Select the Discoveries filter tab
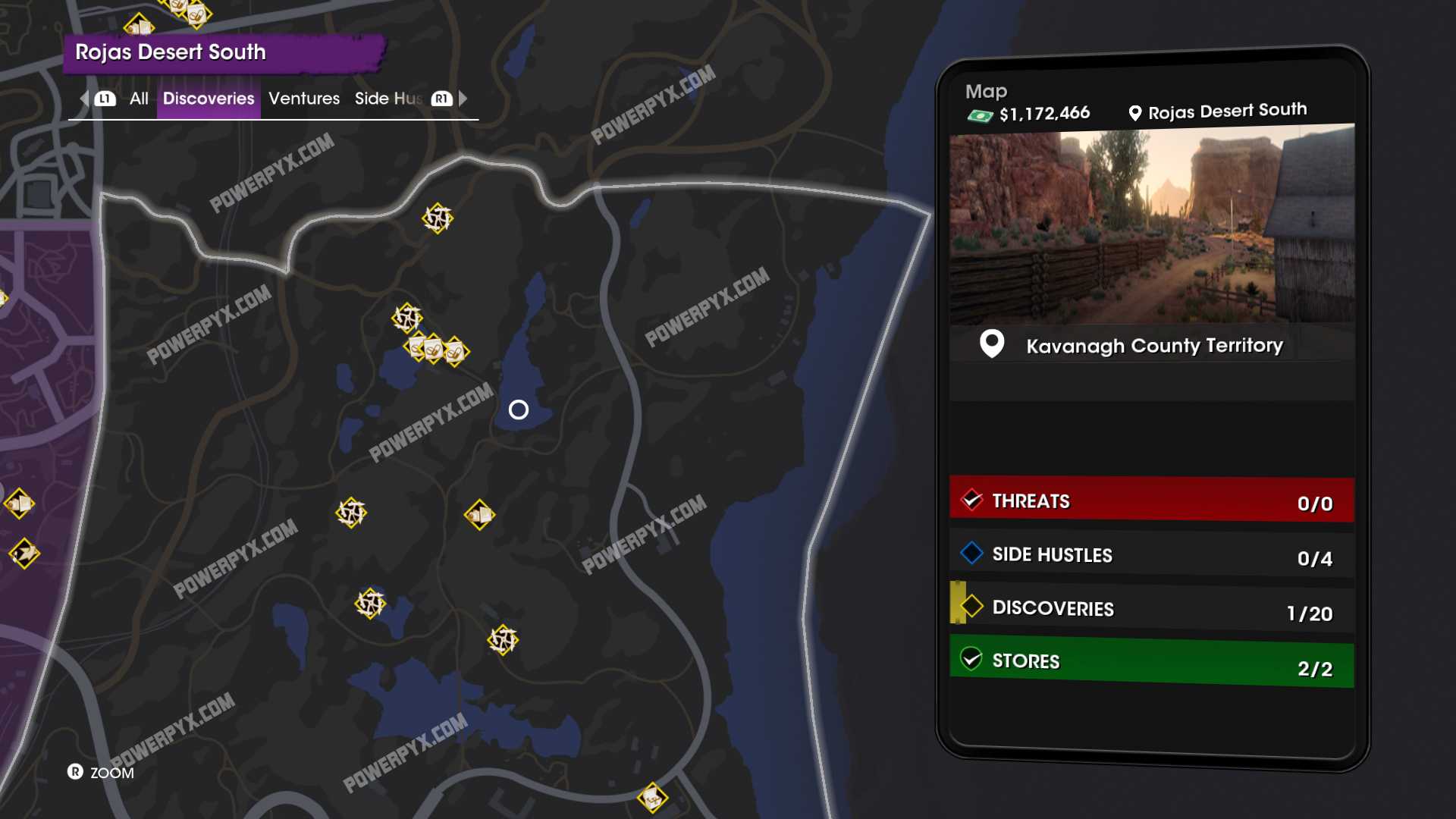The width and height of the screenshot is (1456, 819). (209, 99)
